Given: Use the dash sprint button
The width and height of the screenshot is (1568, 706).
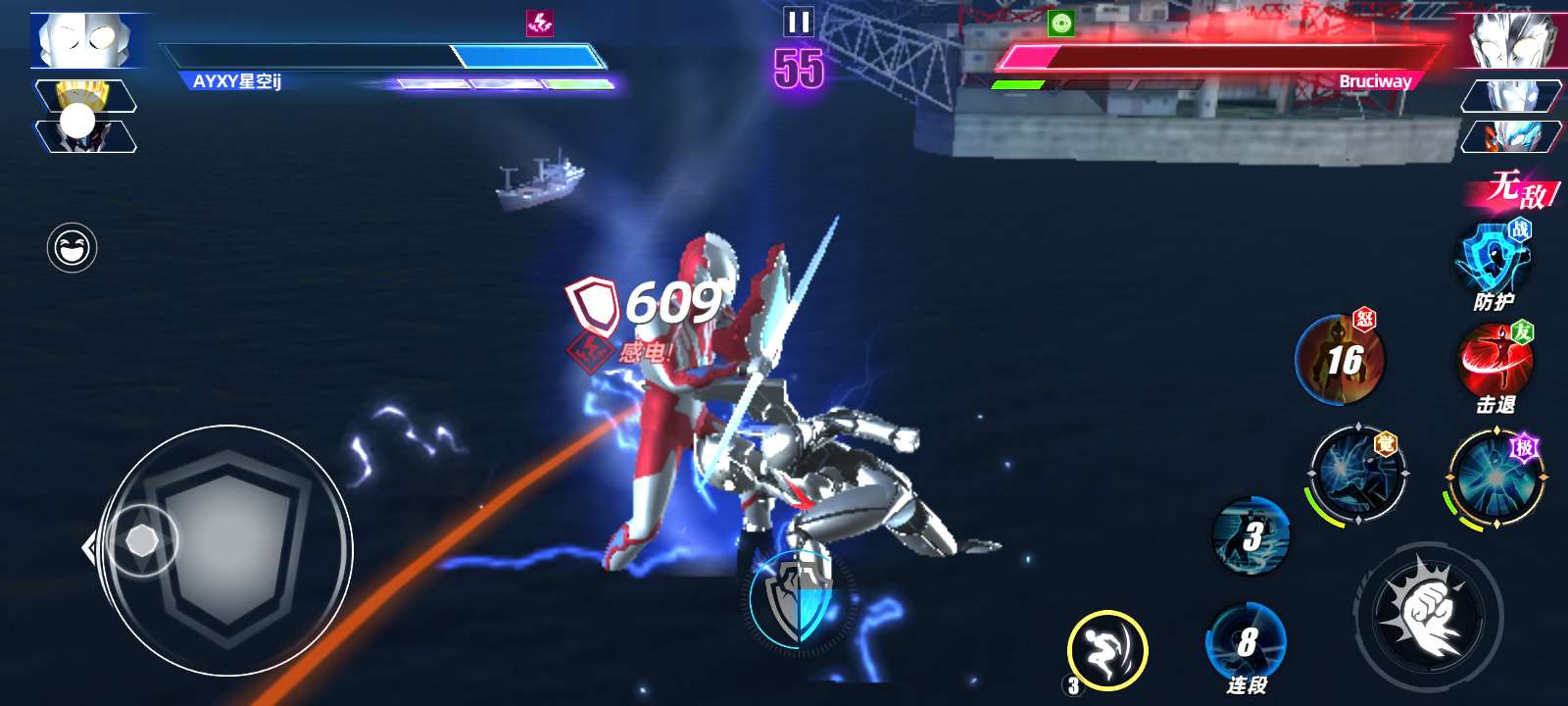Looking at the screenshot, I should [x=1106, y=649].
